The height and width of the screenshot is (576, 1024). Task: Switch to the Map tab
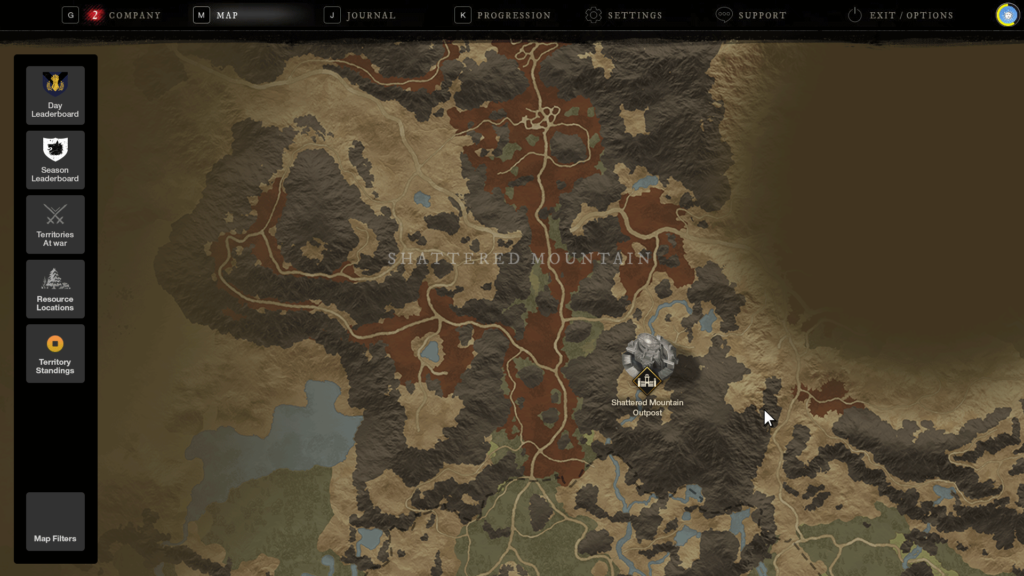(x=226, y=16)
